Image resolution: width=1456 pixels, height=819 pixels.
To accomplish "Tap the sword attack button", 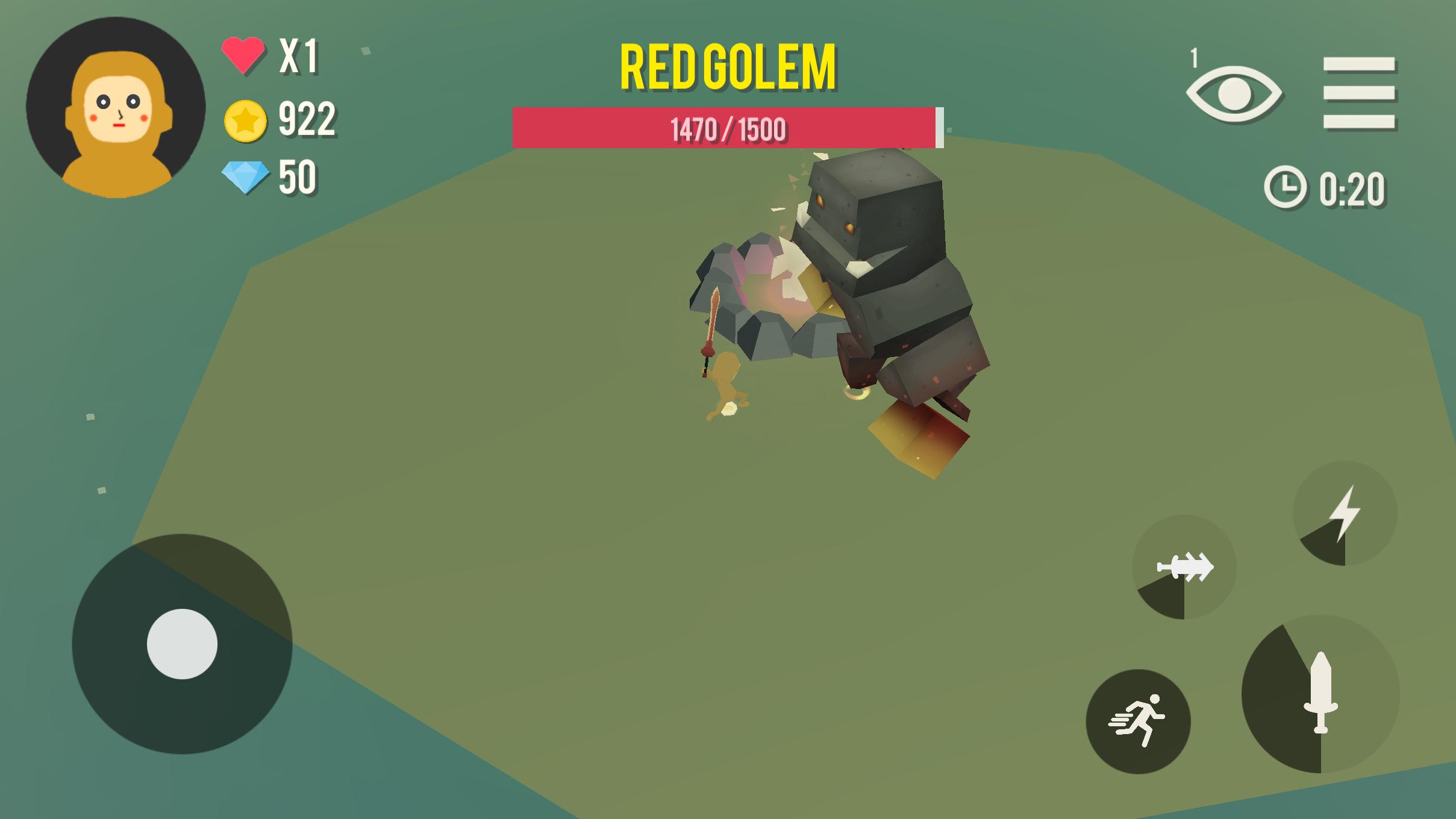I will 1320,693.
